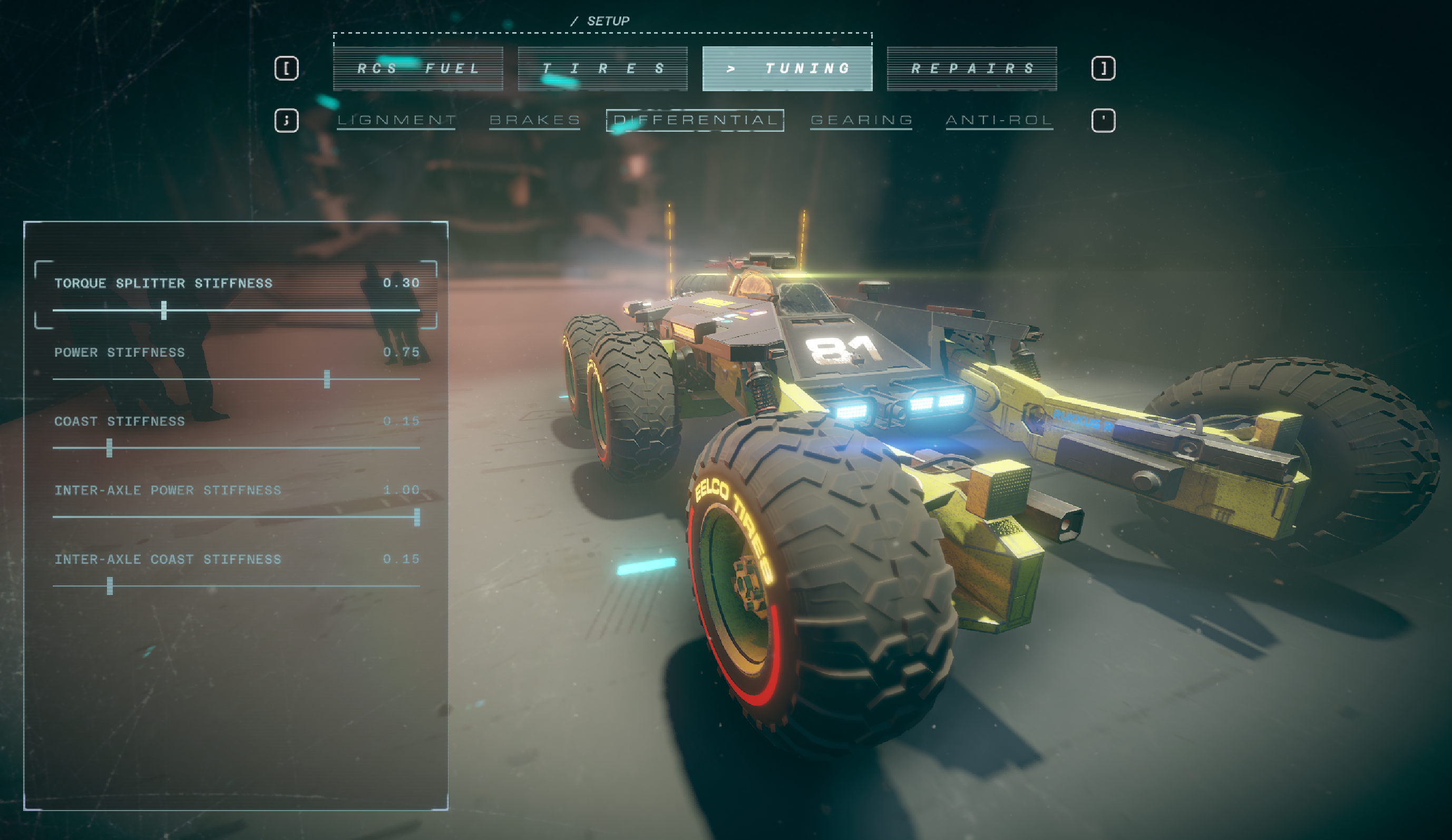Open the Anti-Roll tuning section

point(999,120)
